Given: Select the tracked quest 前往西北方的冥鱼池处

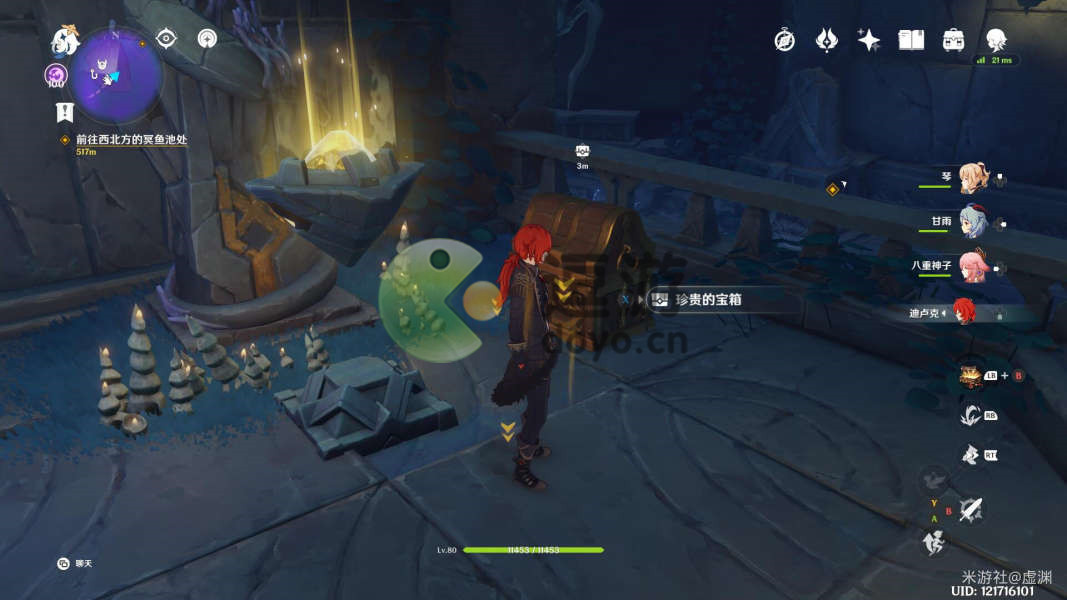Looking at the screenshot, I should point(131,140).
